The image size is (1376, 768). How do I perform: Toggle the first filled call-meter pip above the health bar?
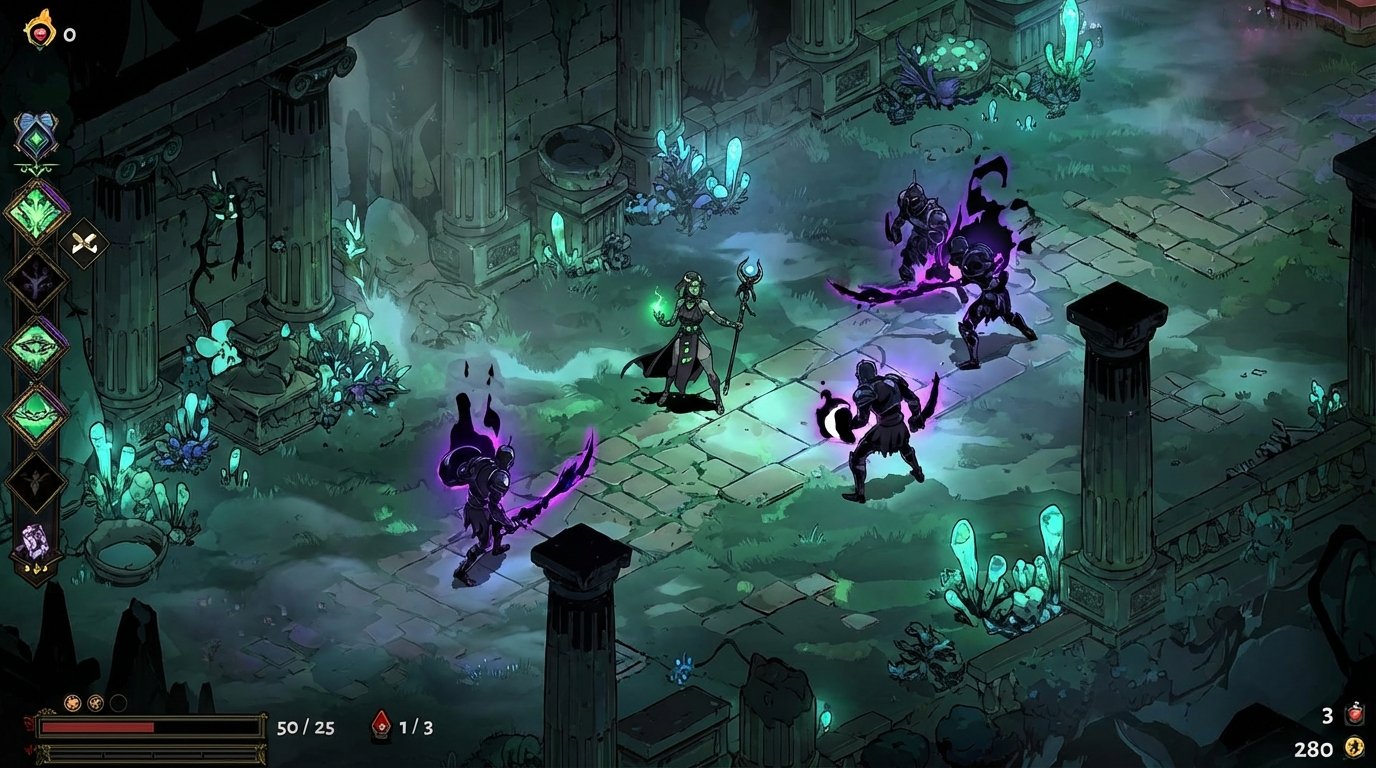click(71, 702)
